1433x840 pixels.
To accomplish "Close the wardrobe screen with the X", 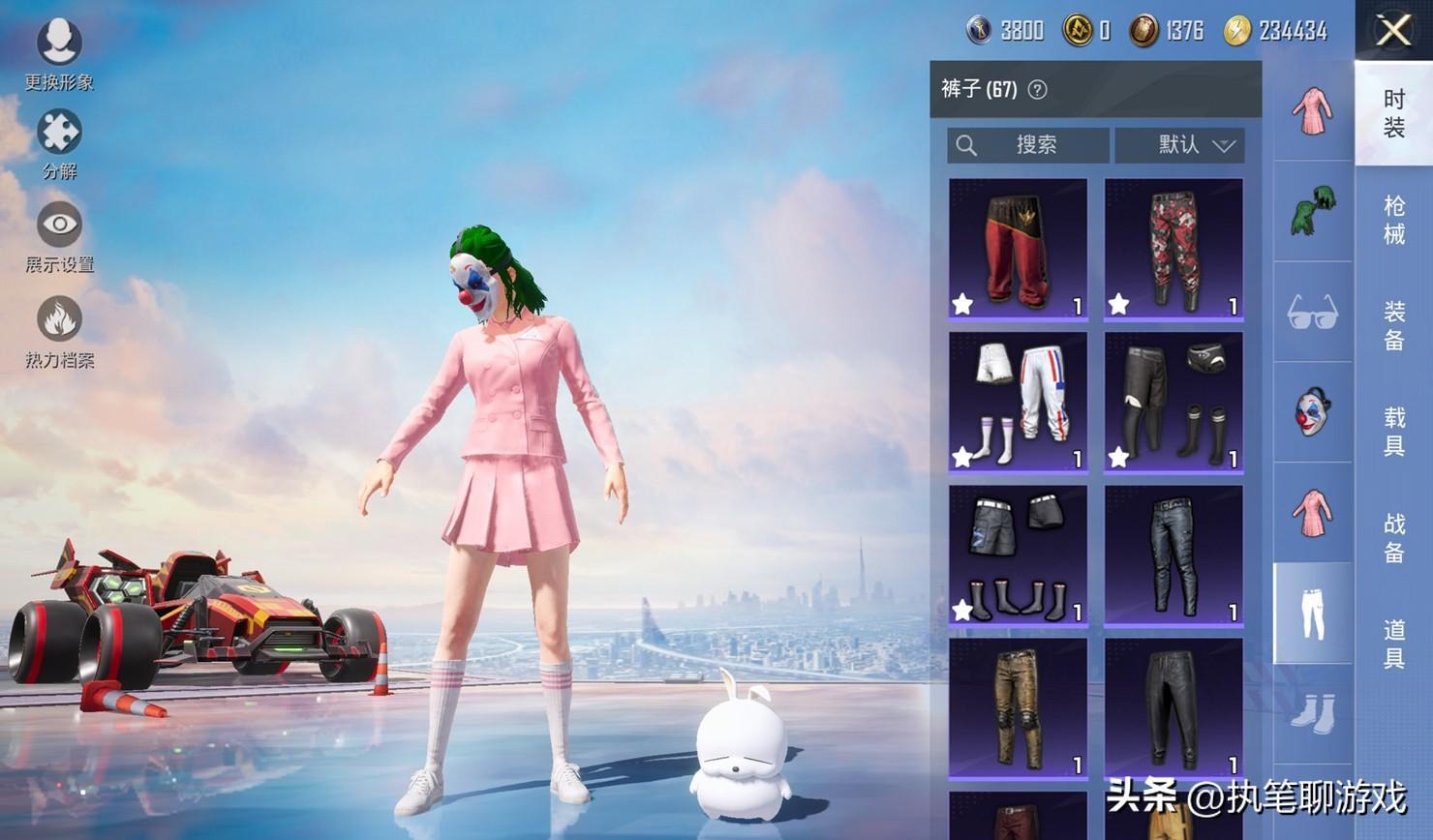I will coord(1393,31).
